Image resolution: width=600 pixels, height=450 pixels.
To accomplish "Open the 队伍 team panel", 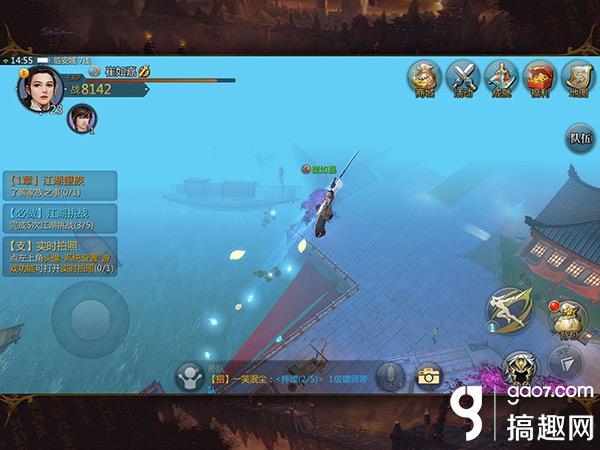I will [x=580, y=138].
